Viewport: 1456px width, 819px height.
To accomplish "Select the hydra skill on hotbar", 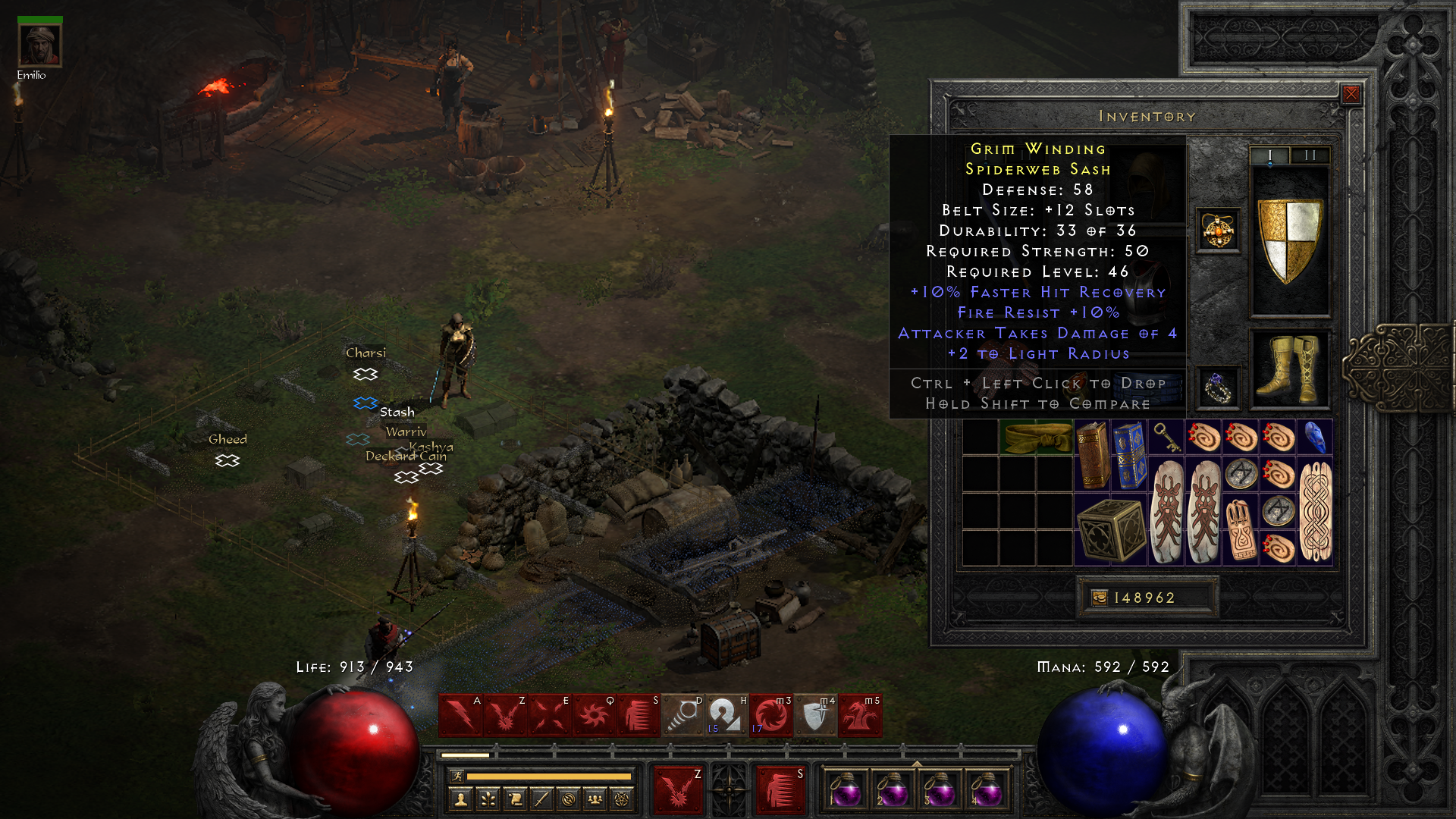I will click(860, 715).
